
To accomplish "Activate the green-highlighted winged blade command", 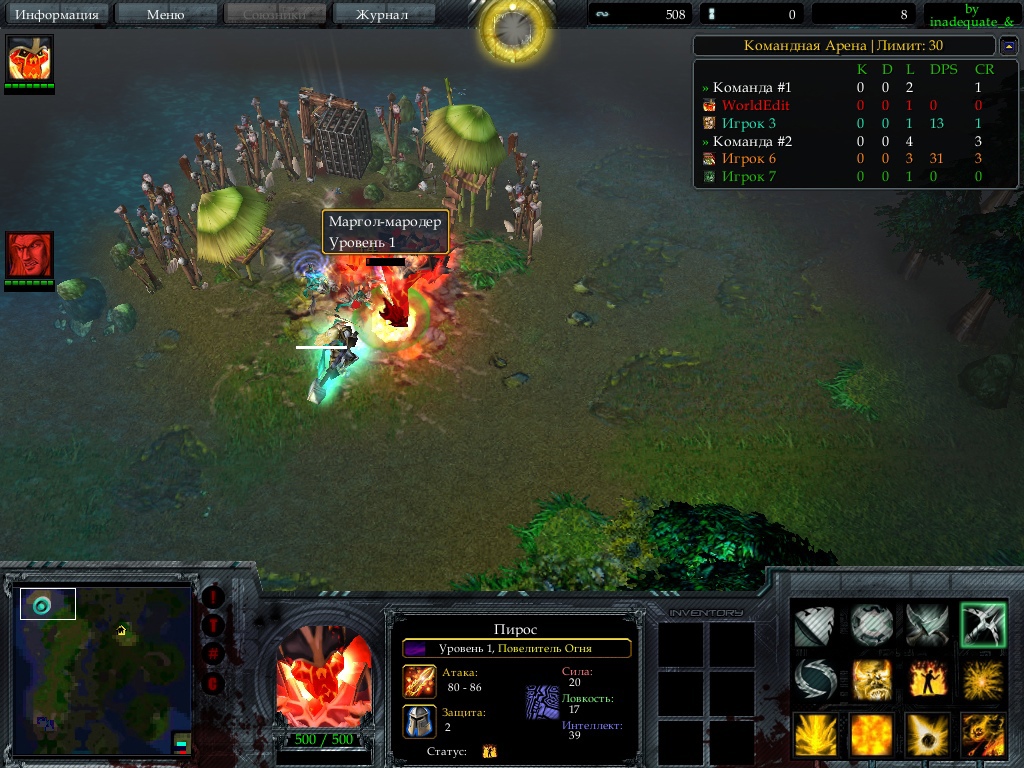I will tap(982, 625).
